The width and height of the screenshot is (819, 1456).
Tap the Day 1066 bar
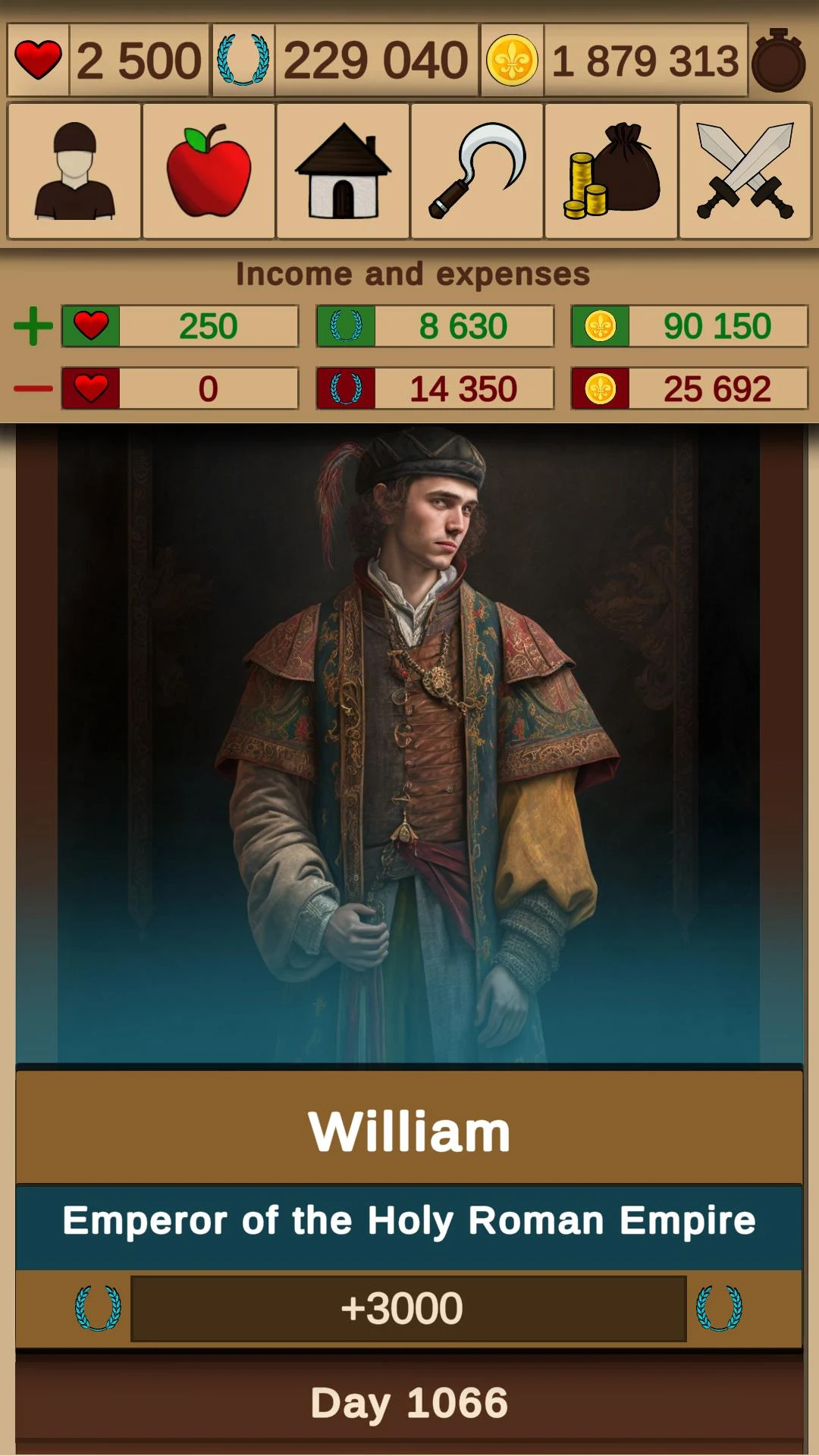[409, 1402]
